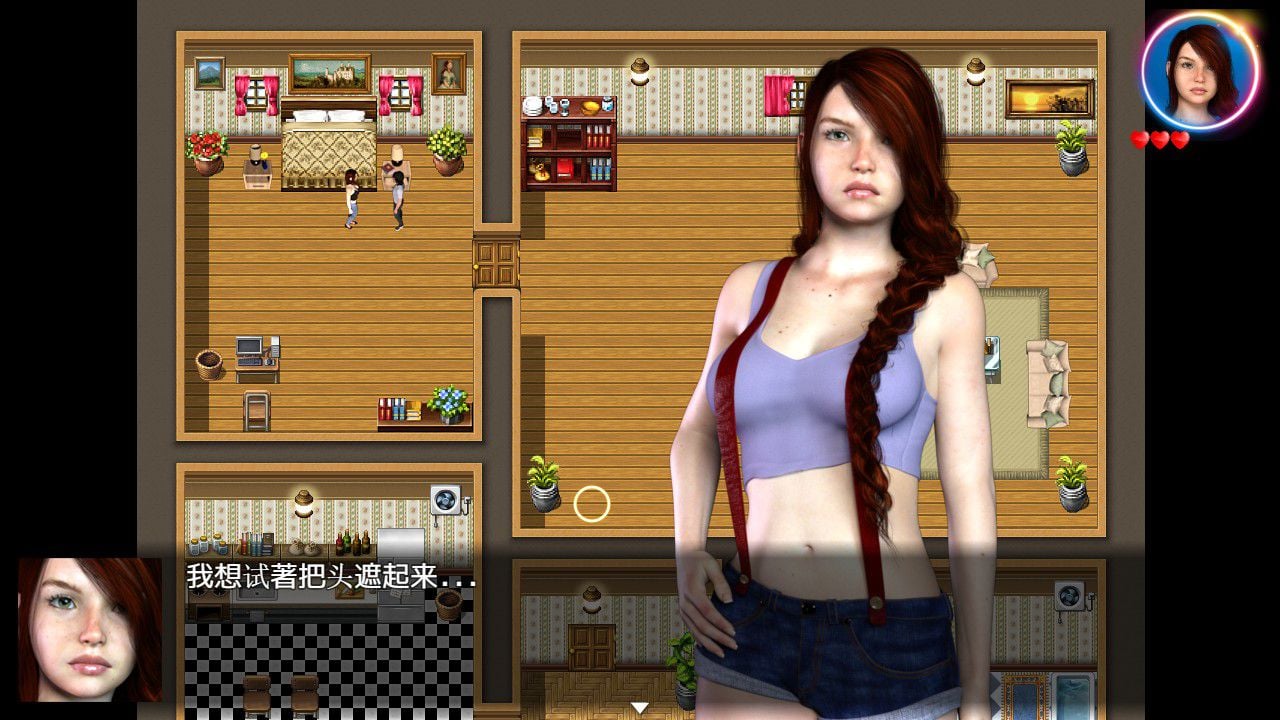Select the character standing near the bed
1280x720 pixels.
pyautogui.click(x=350, y=200)
